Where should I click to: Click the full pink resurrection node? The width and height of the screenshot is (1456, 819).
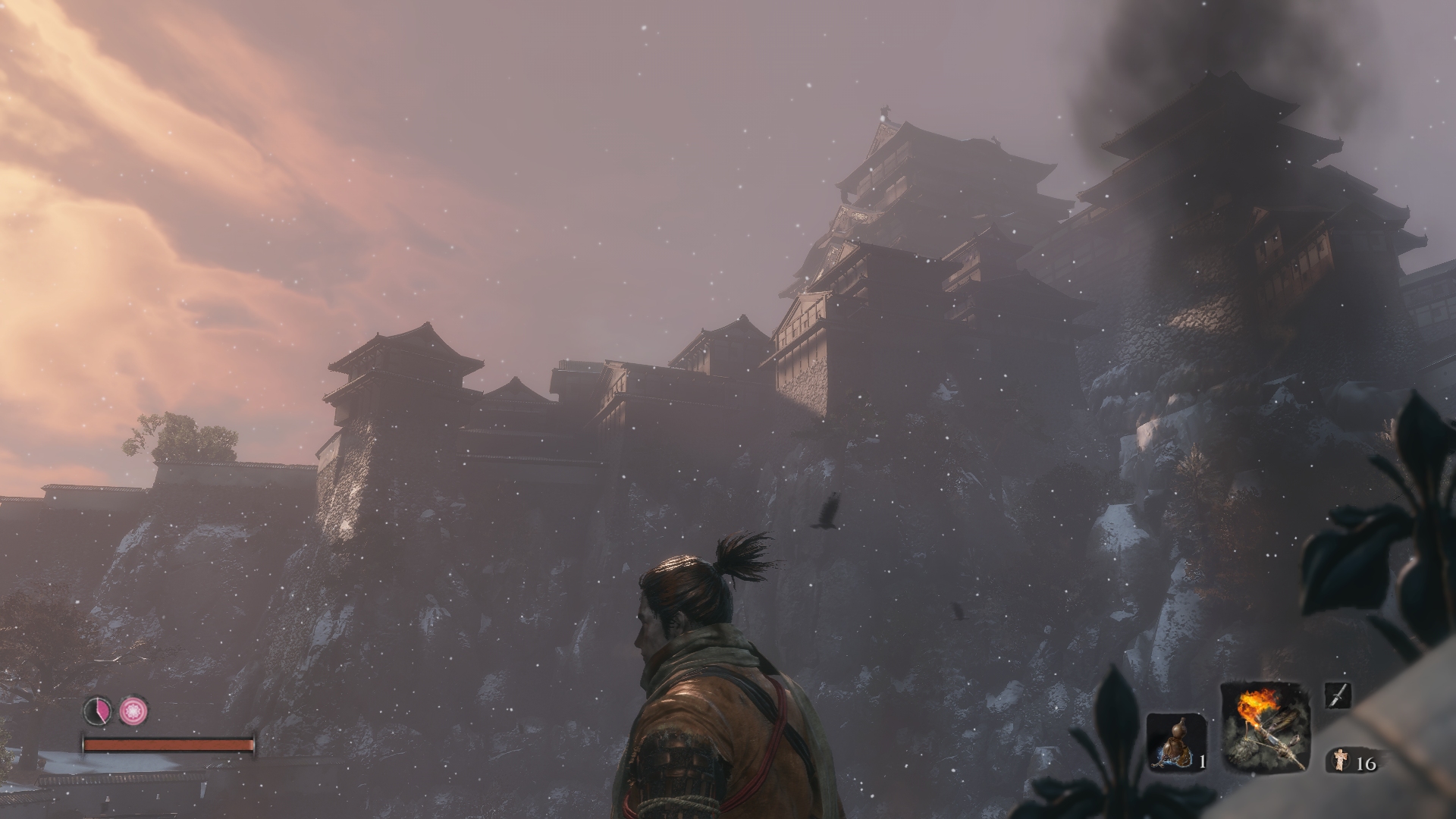pyautogui.click(x=133, y=711)
